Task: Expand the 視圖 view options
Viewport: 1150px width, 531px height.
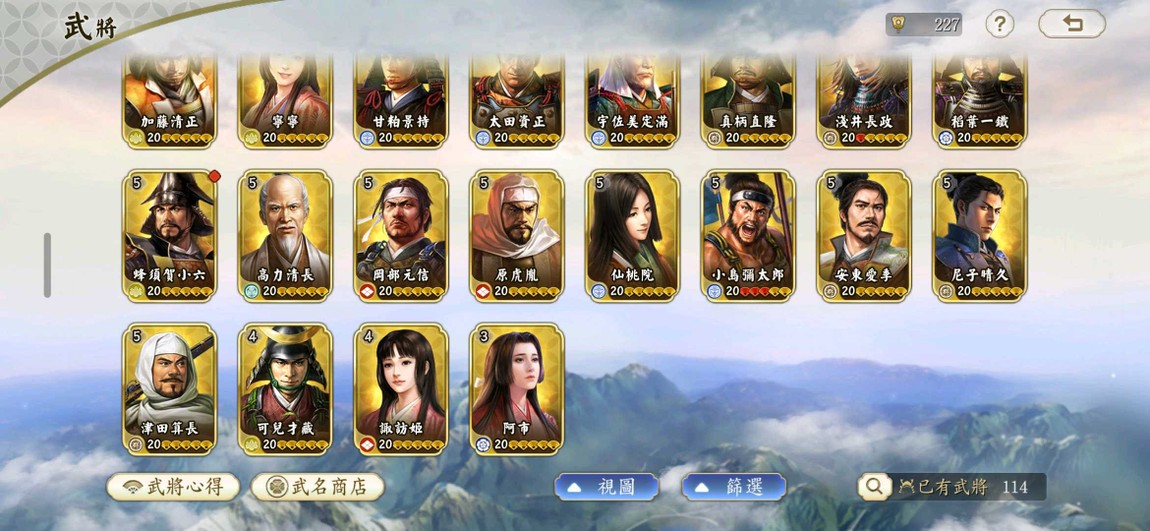Action: [x=606, y=487]
